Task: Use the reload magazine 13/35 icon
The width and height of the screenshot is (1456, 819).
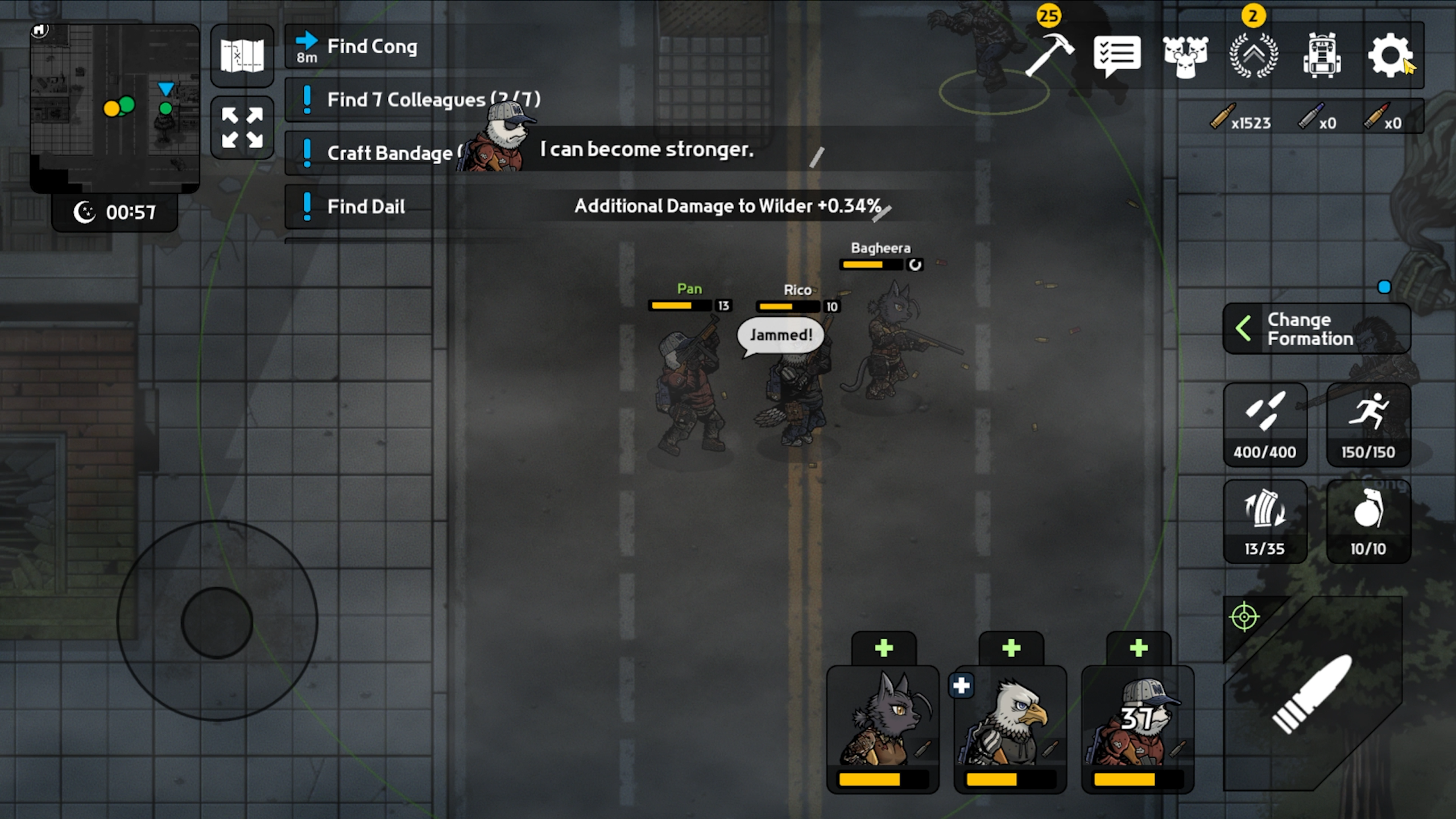Action: click(1265, 520)
